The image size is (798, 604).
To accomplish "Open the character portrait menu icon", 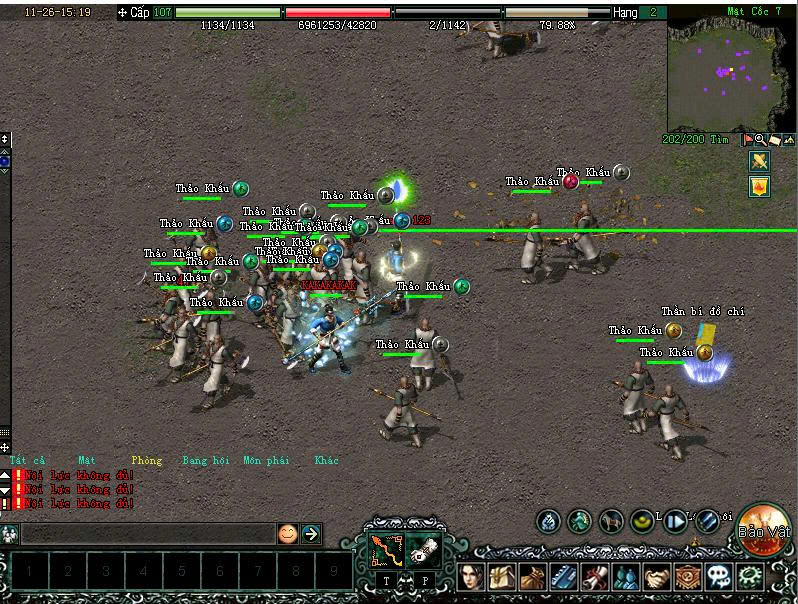I will [x=472, y=578].
